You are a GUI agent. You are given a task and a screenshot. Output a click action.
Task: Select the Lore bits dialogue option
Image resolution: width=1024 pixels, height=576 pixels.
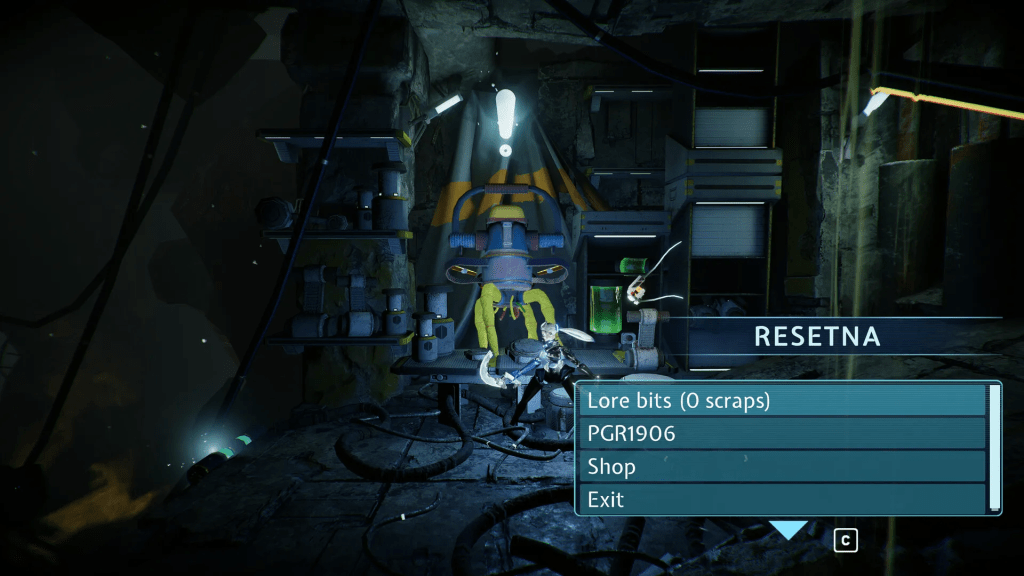coord(782,401)
